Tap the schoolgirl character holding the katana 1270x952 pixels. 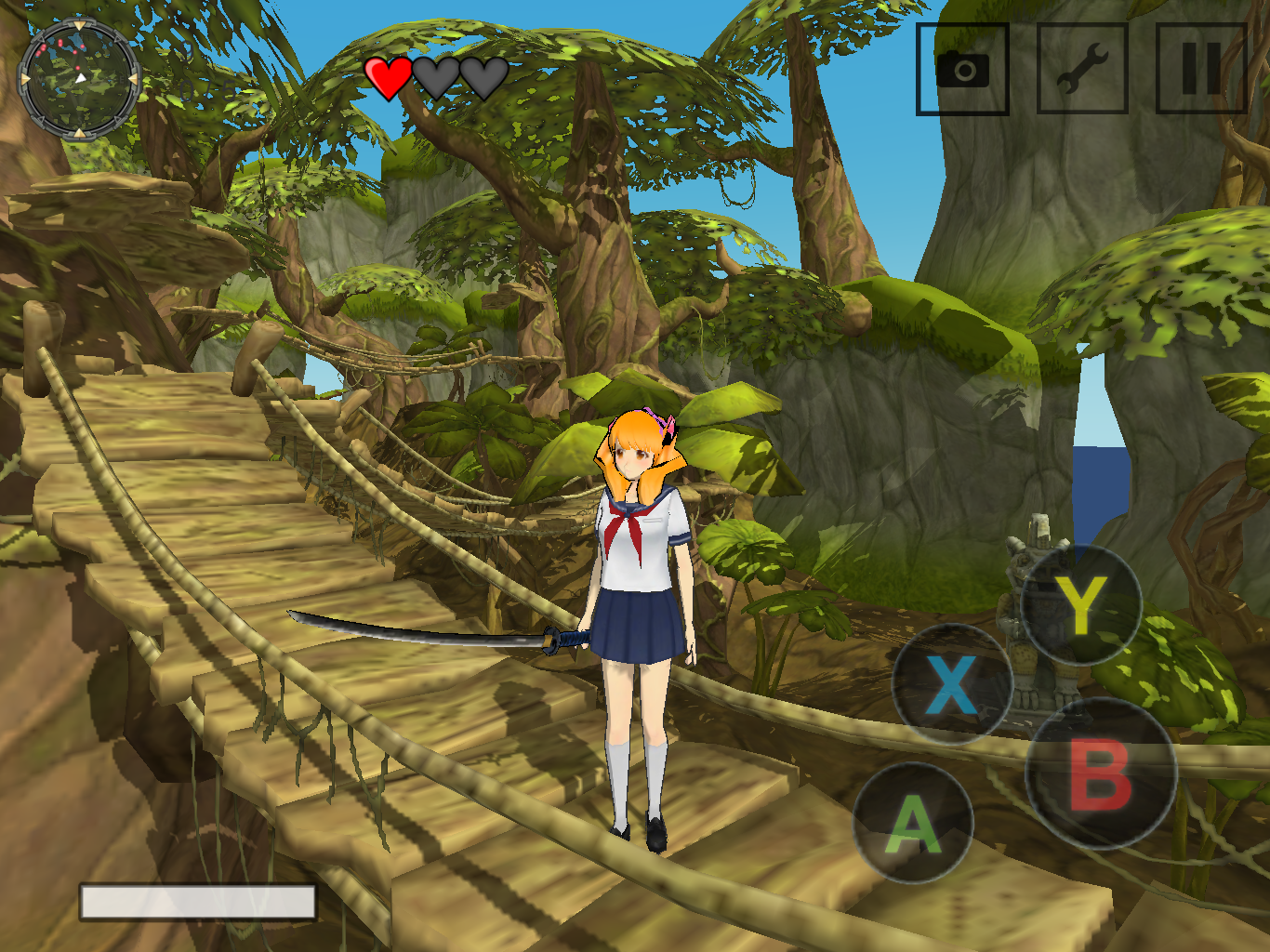click(x=643, y=604)
